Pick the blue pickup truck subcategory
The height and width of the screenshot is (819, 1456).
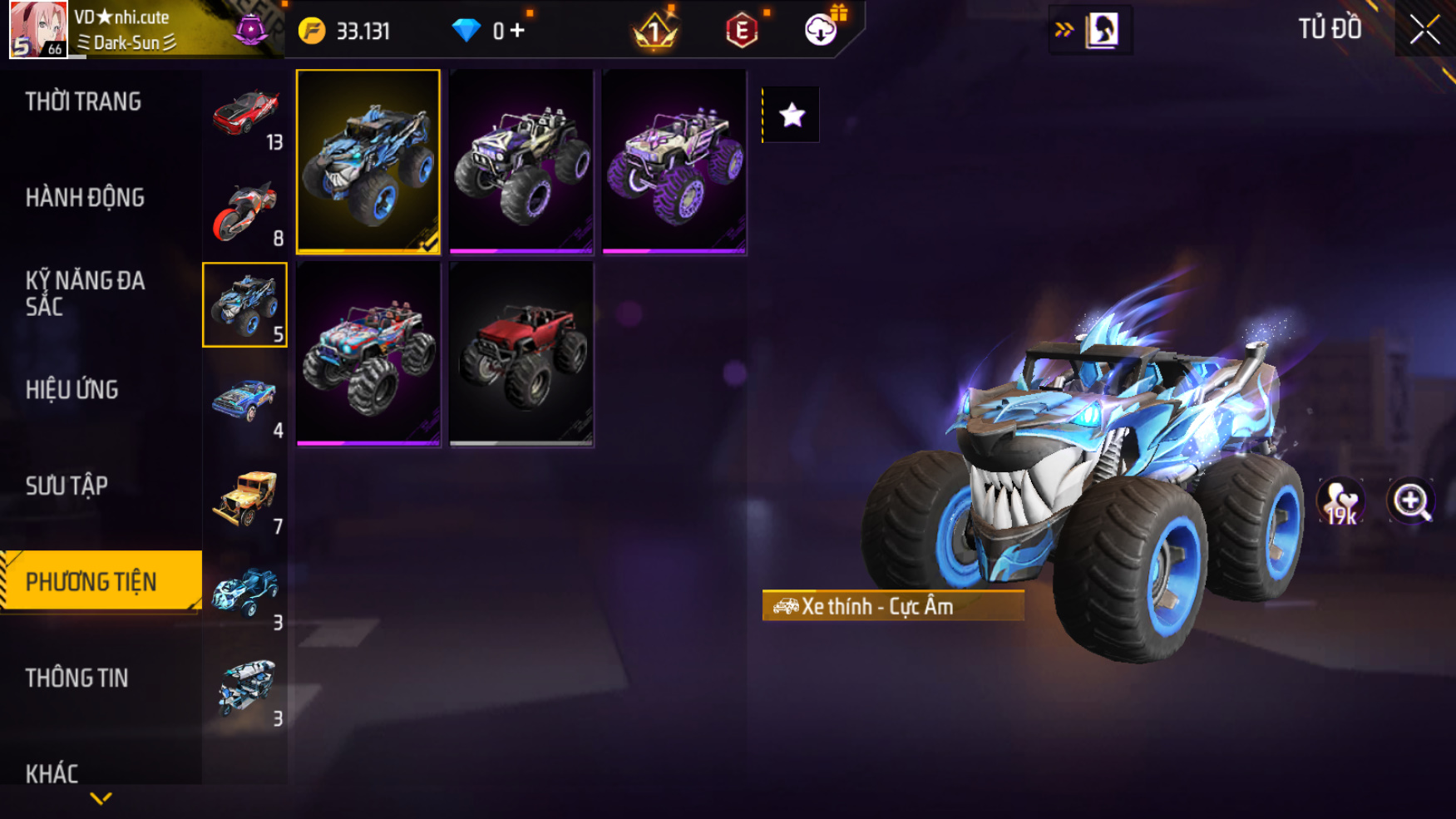(245, 402)
